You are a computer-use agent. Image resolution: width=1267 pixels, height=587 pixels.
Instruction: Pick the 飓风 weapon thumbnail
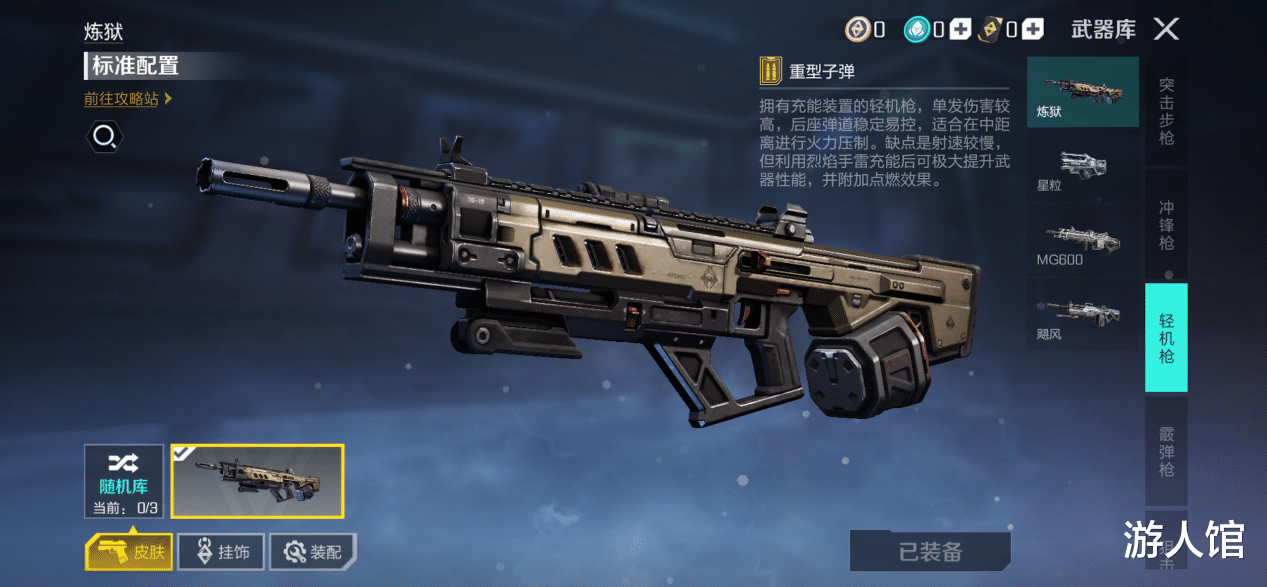(1083, 314)
